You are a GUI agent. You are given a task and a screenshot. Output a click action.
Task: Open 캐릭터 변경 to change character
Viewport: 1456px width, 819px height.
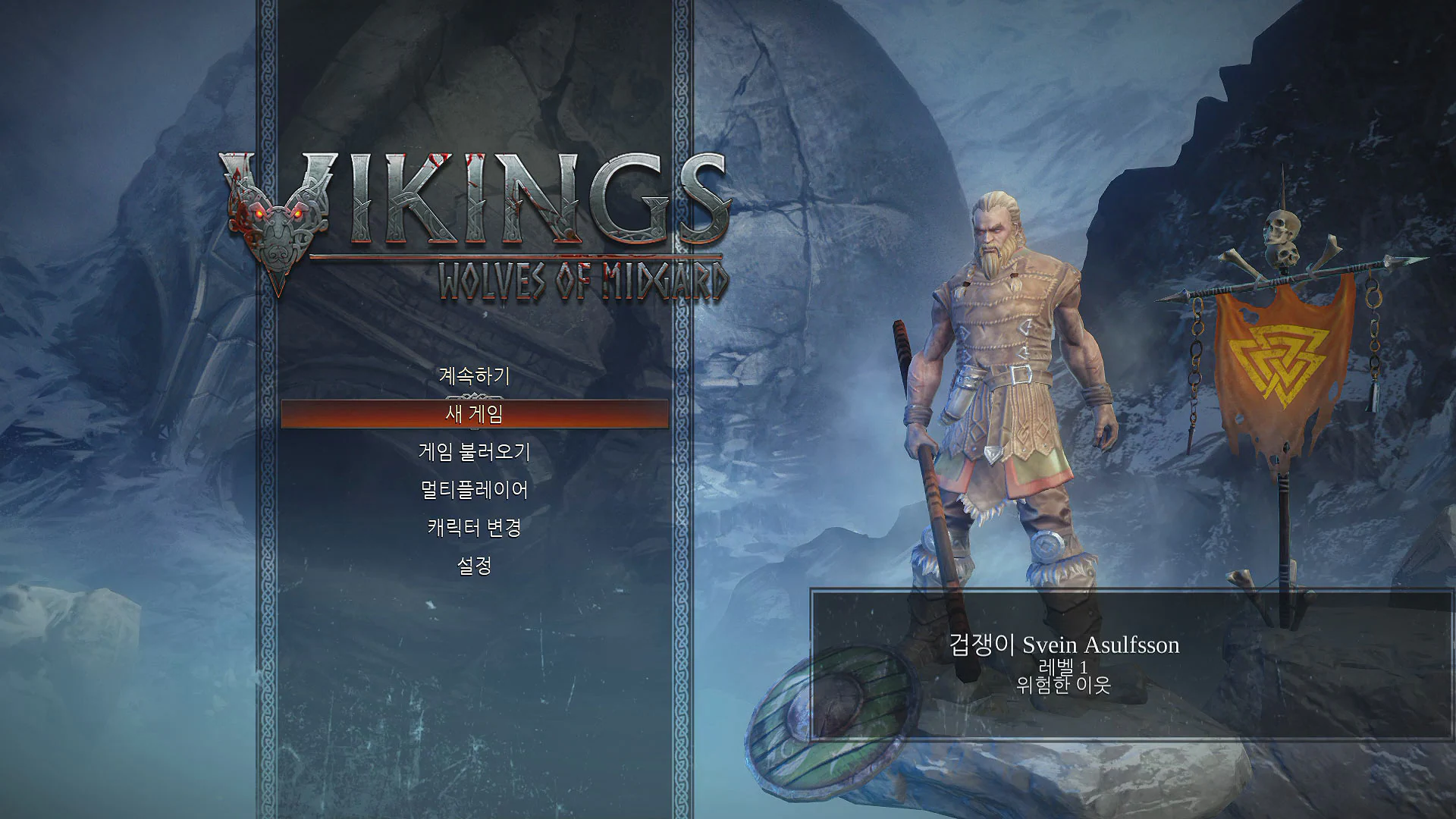click(474, 528)
